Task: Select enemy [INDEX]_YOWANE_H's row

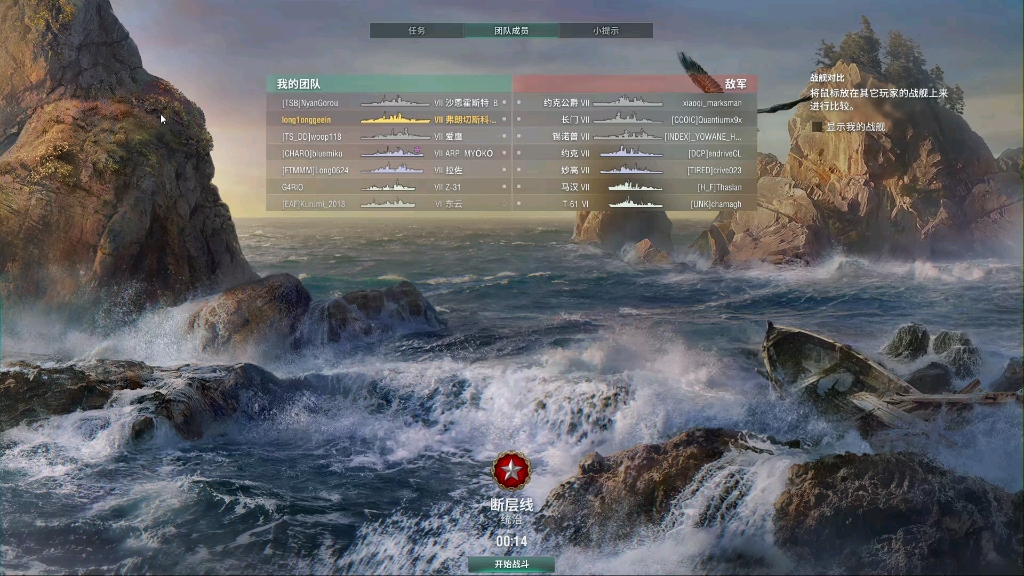Action: pos(635,136)
